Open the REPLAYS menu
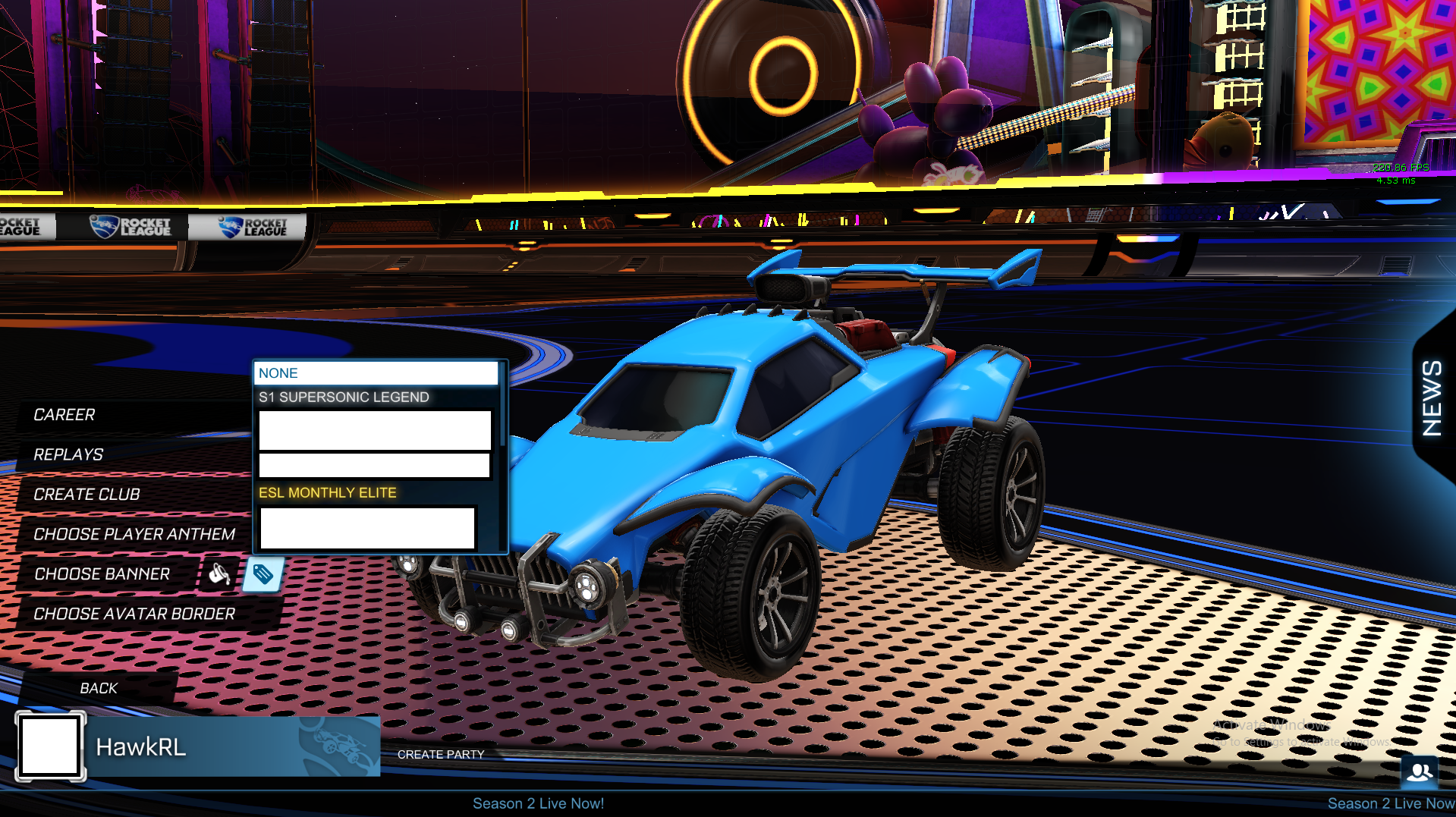 coord(68,454)
